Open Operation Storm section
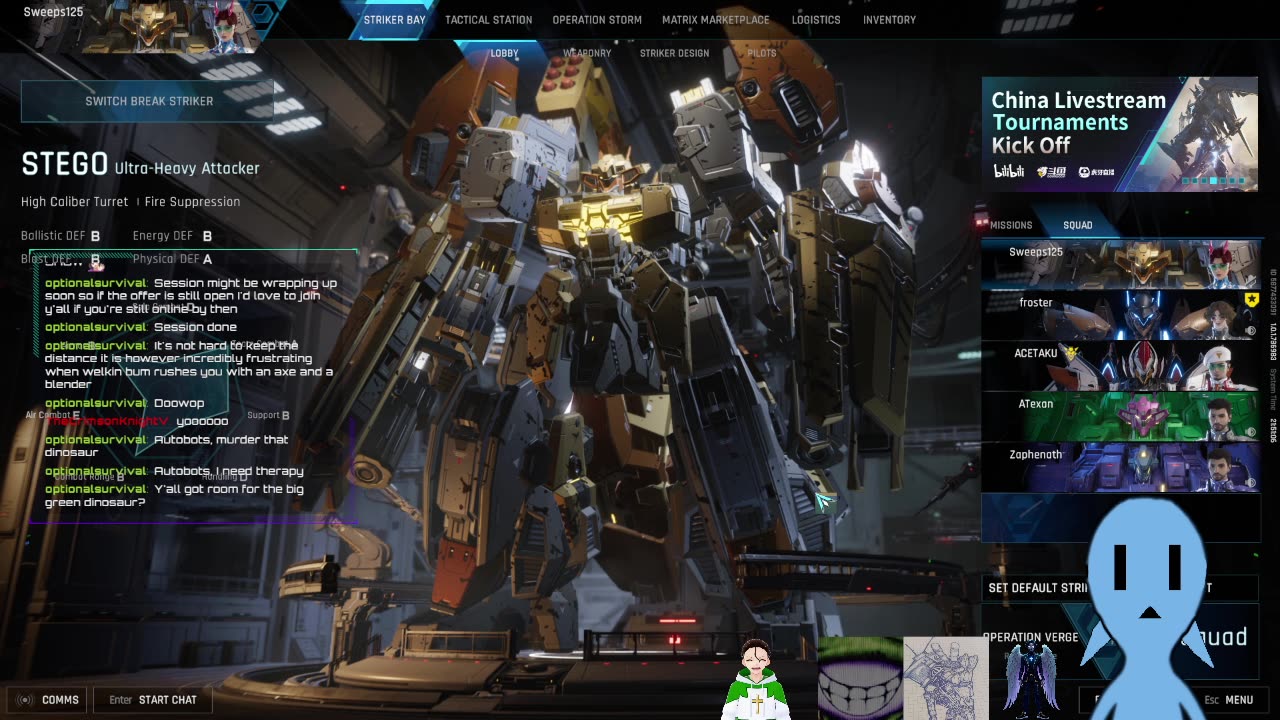Viewport: 1280px width, 720px height. point(597,20)
